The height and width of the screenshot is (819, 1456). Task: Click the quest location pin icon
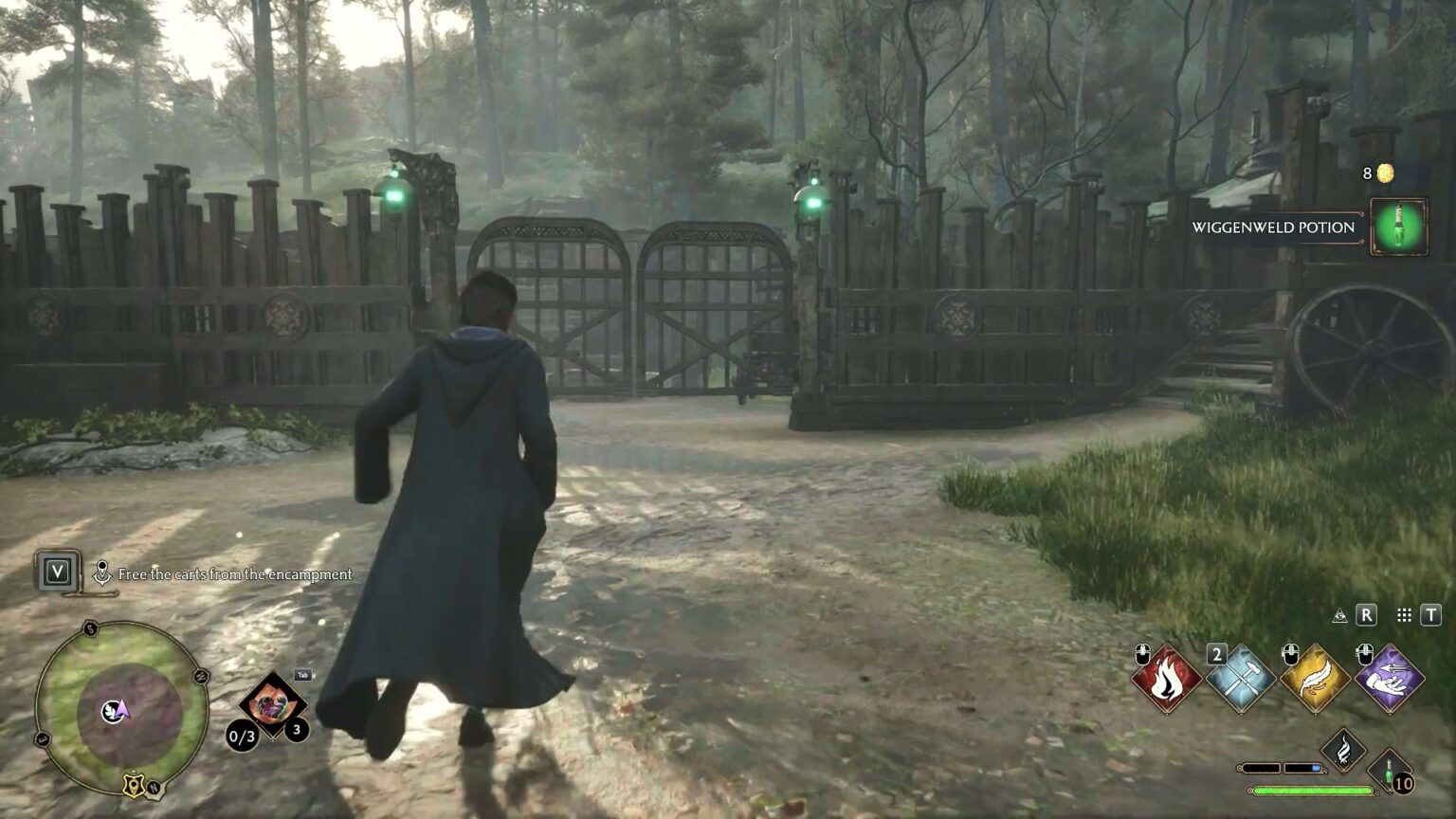point(102,573)
